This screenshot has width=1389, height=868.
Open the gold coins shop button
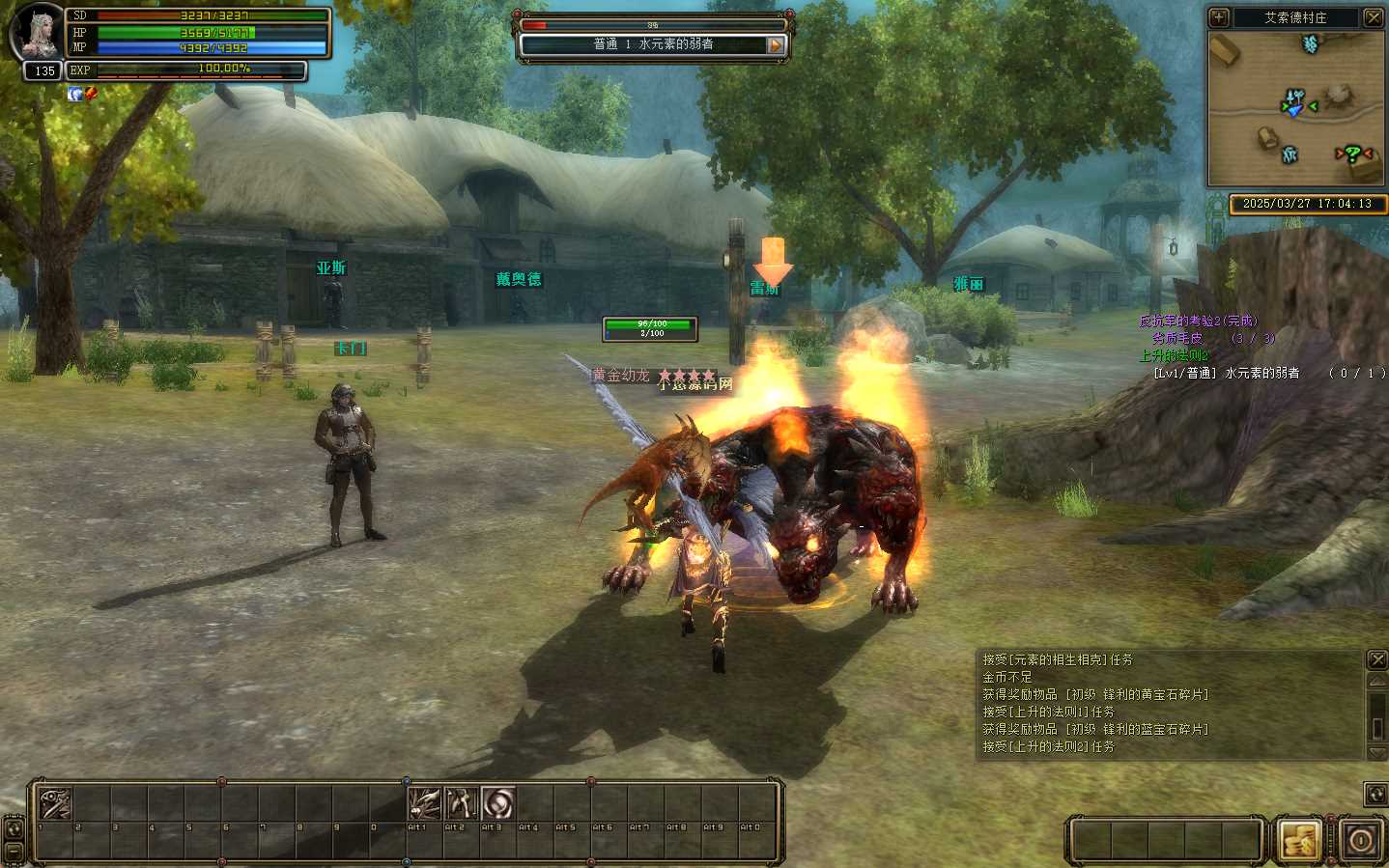coord(1300,840)
